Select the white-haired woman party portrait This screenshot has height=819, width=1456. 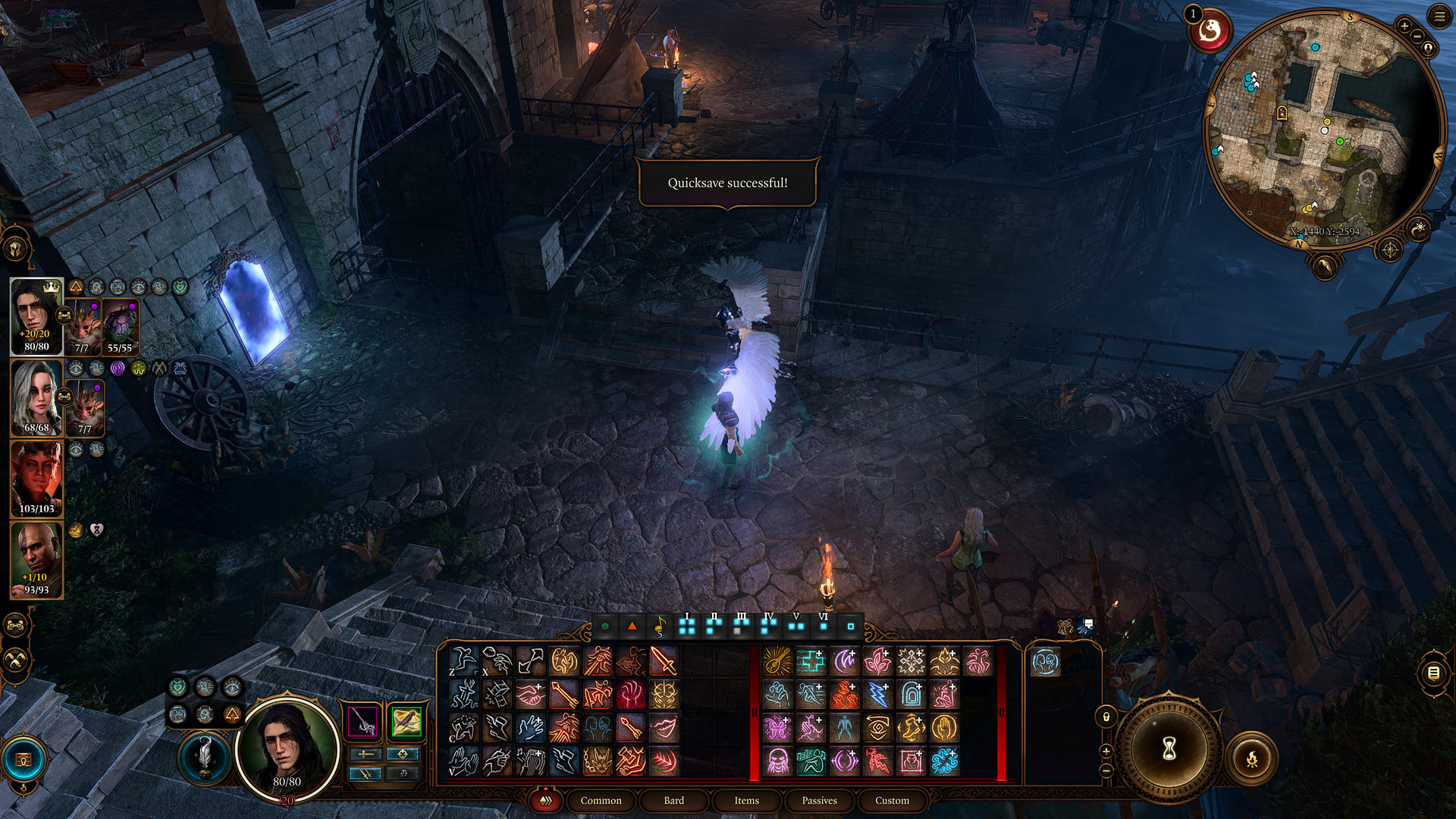pyautogui.click(x=36, y=397)
